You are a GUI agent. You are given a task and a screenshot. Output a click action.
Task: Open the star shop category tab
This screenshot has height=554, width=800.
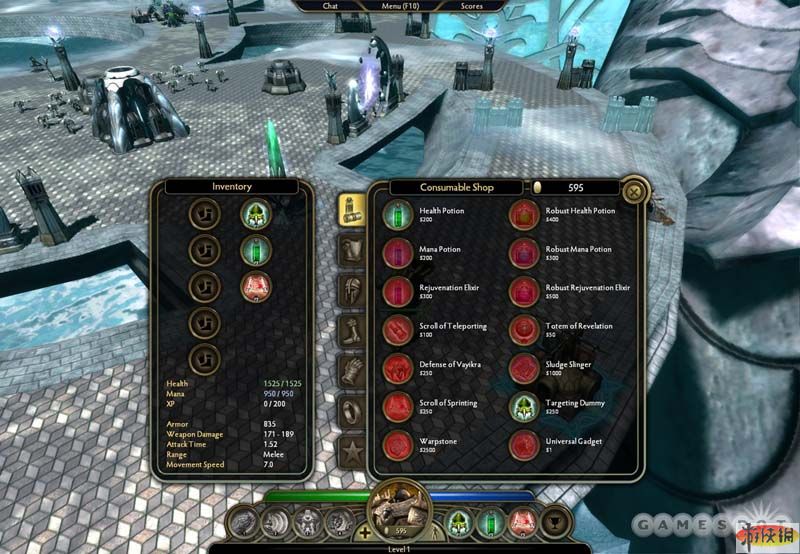[x=351, y=449]
